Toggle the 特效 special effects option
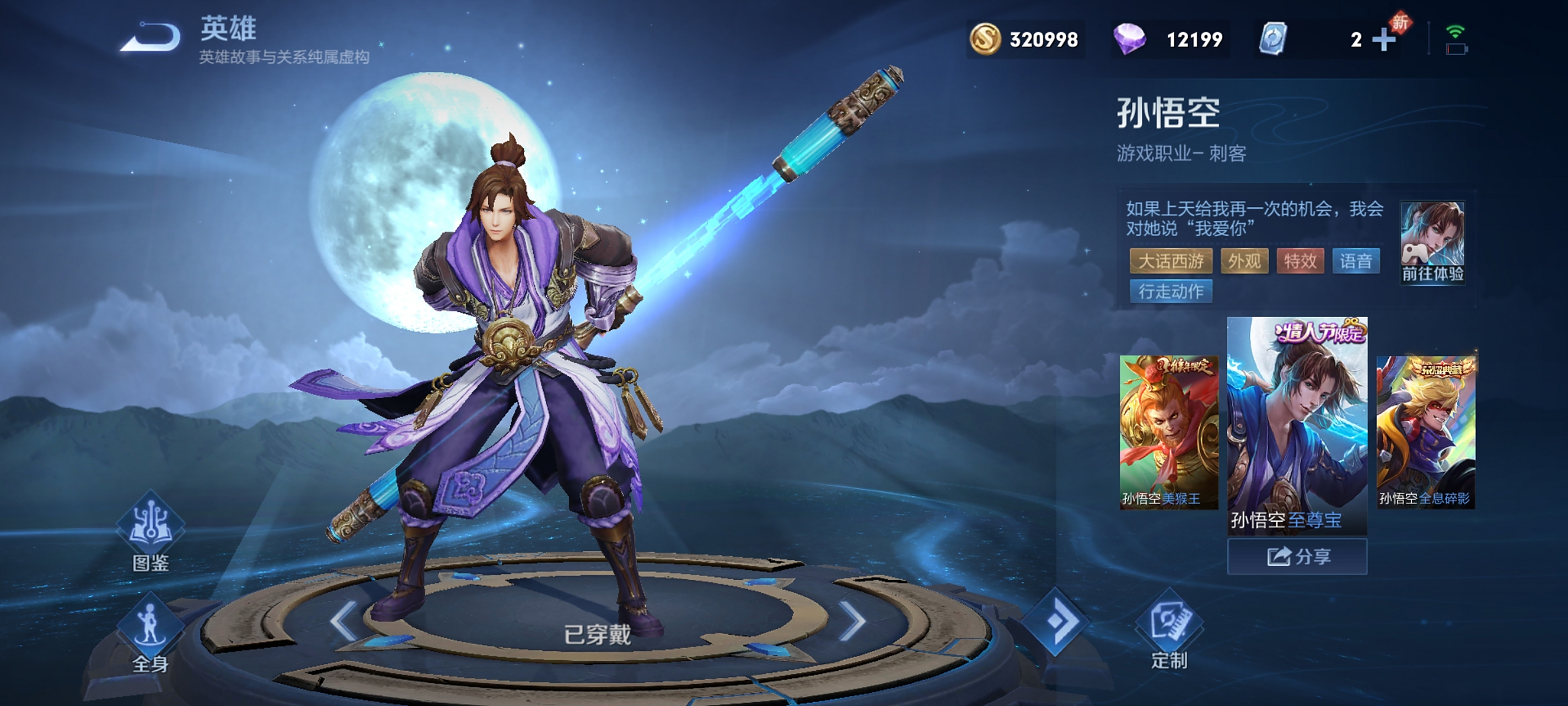Image resolution: width=1568 pixels, height=706 pixels. [1299, 261]
